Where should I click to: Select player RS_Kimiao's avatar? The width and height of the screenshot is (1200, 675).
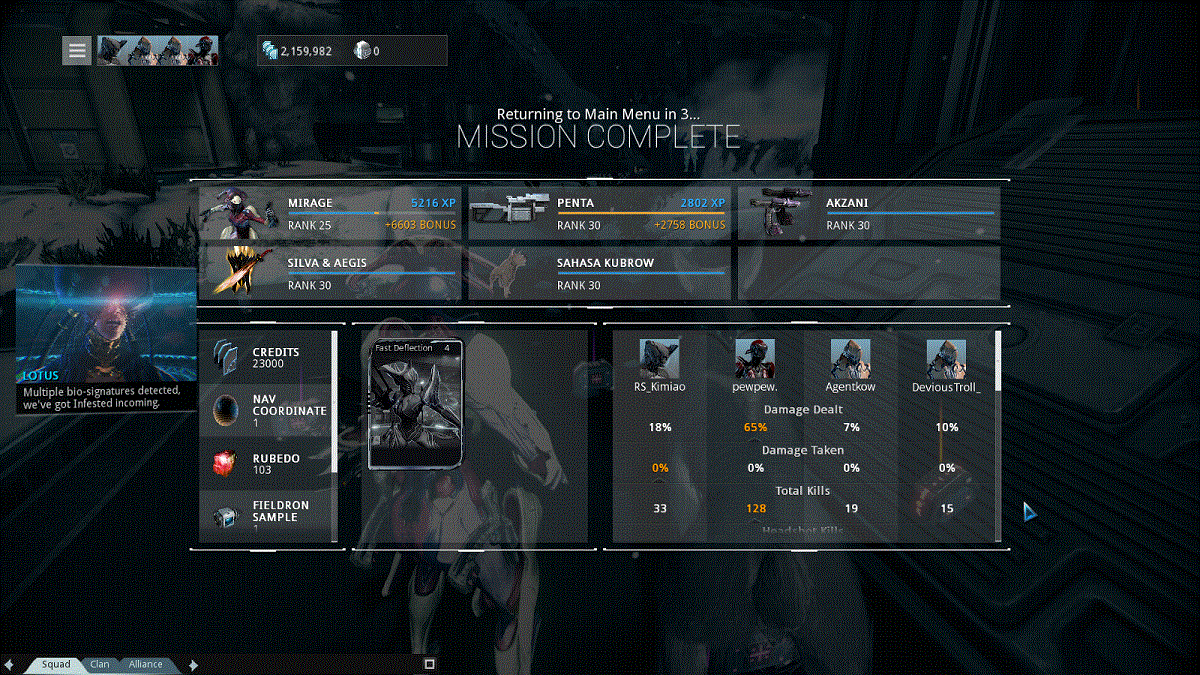[x=660, y=359]
